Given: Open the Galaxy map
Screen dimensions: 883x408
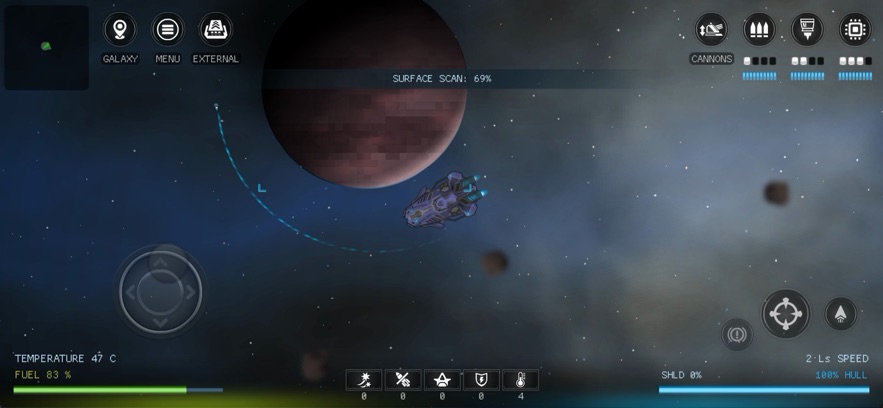Looking at the screenshot, I should [120, 30].
